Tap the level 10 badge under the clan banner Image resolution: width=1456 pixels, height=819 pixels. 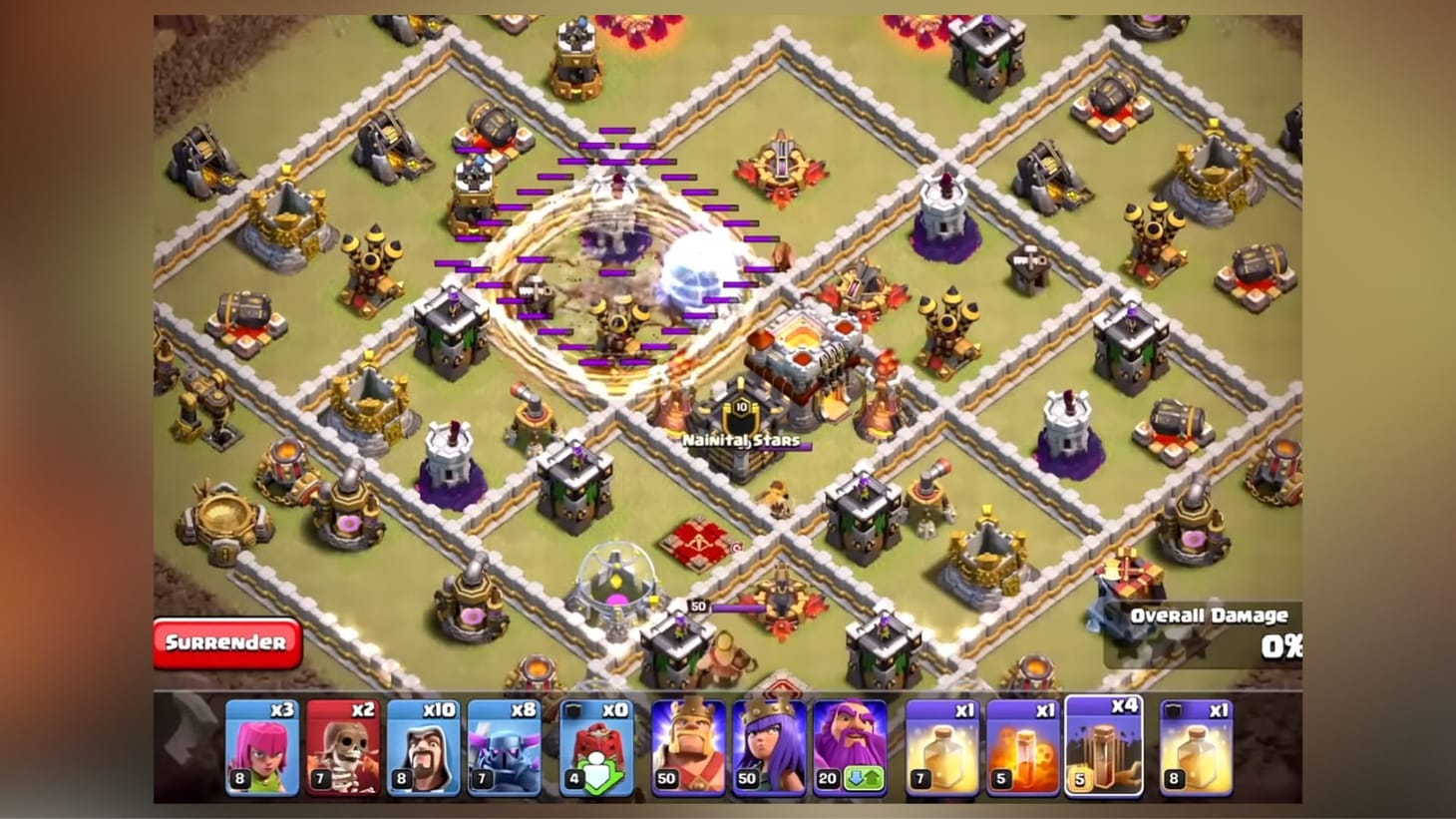(x=740, y=409)
